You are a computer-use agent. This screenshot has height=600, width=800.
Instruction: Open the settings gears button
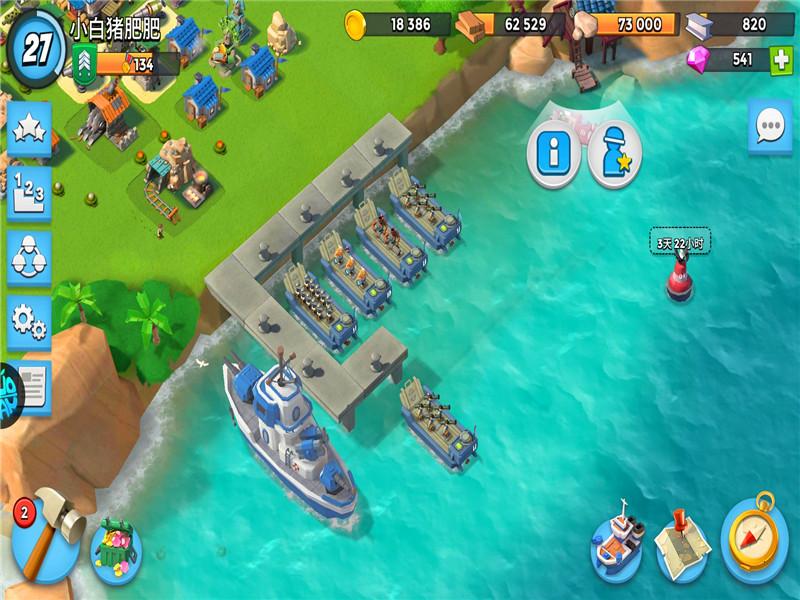point(29,320)
